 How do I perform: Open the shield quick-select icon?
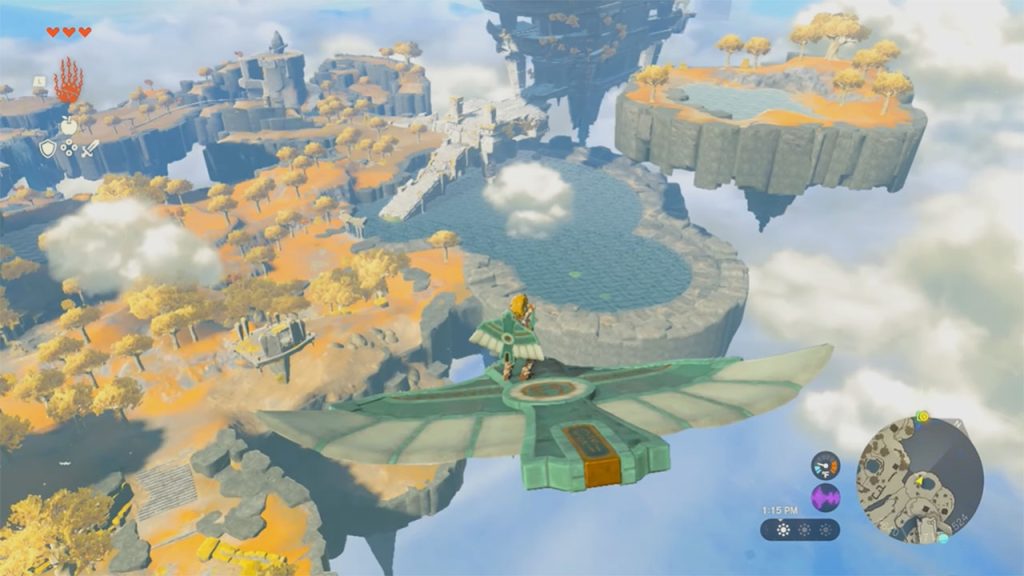(x=47, y=148)
